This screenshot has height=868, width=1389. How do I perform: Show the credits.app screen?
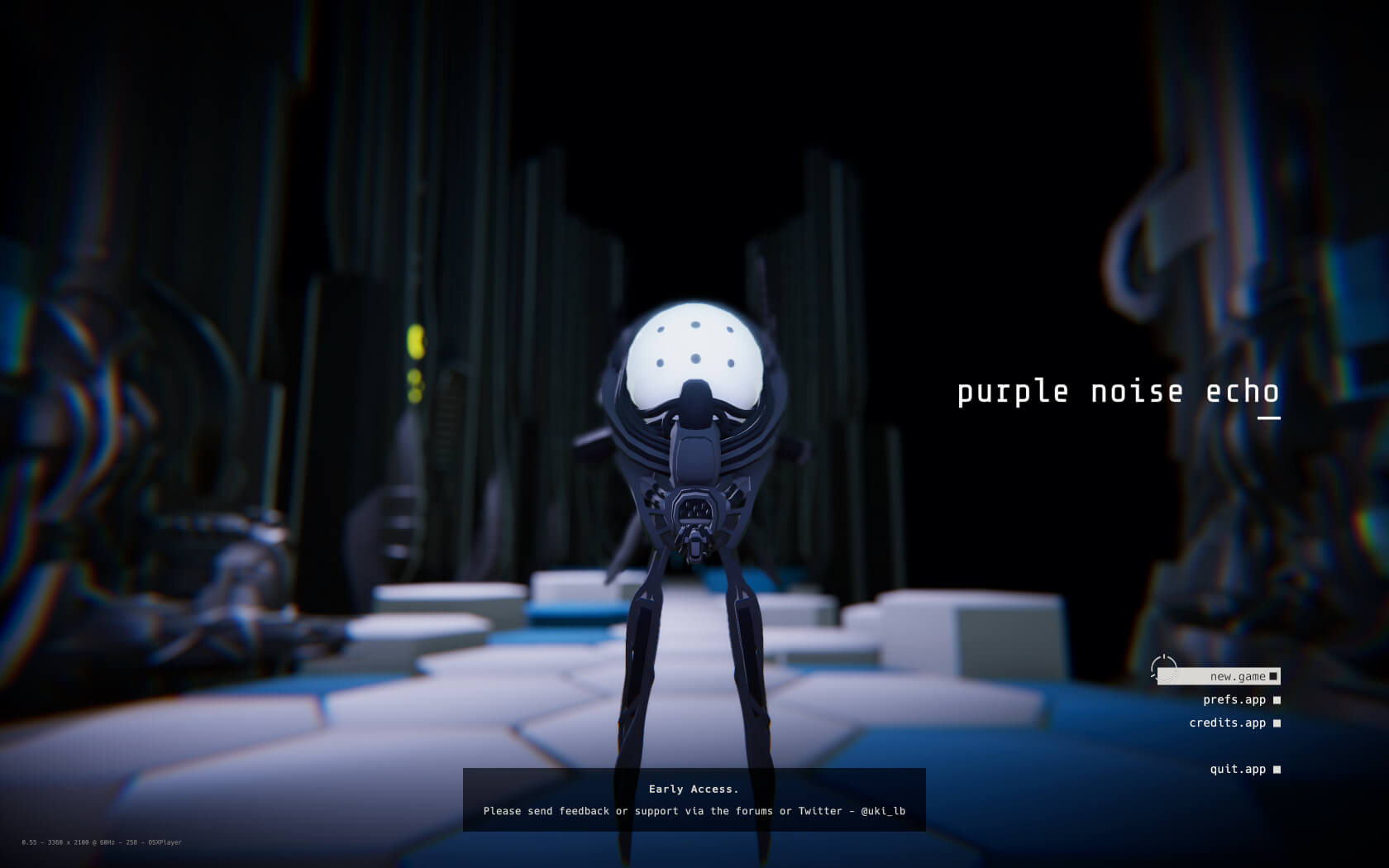click(x=1228, y=723)
